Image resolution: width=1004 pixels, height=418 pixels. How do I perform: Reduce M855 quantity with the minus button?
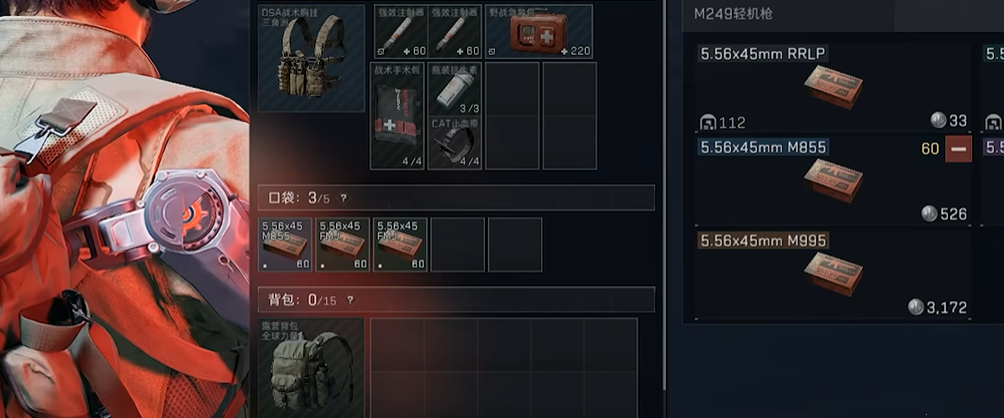tap(958, 150)
